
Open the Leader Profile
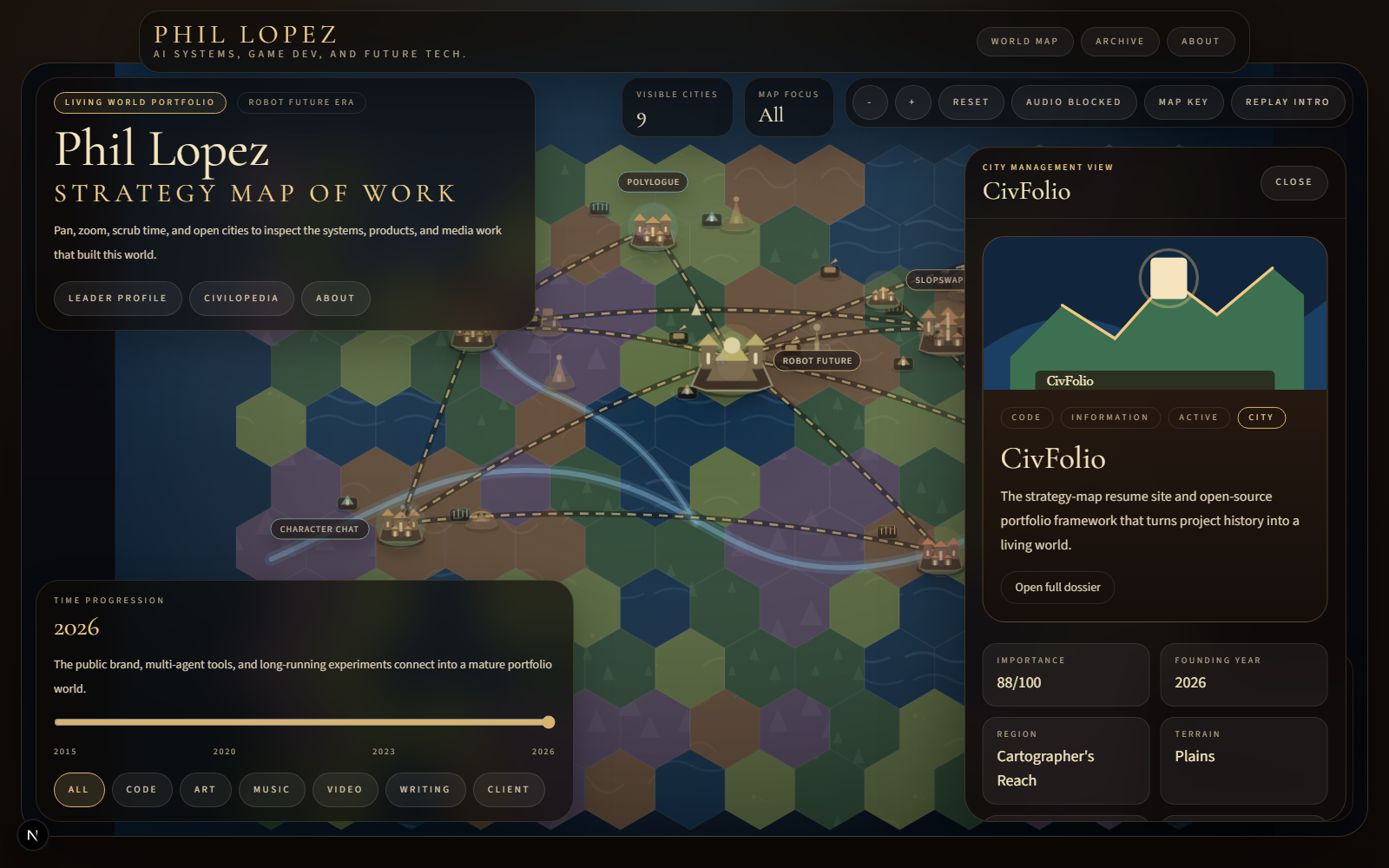117,298
